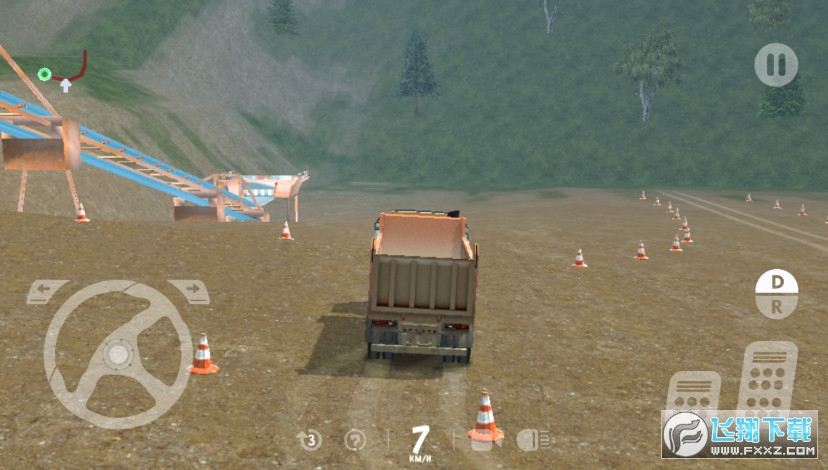This screenshot has height=470, width=828.
Task: Open the route minimap
Action: point(62,73)
